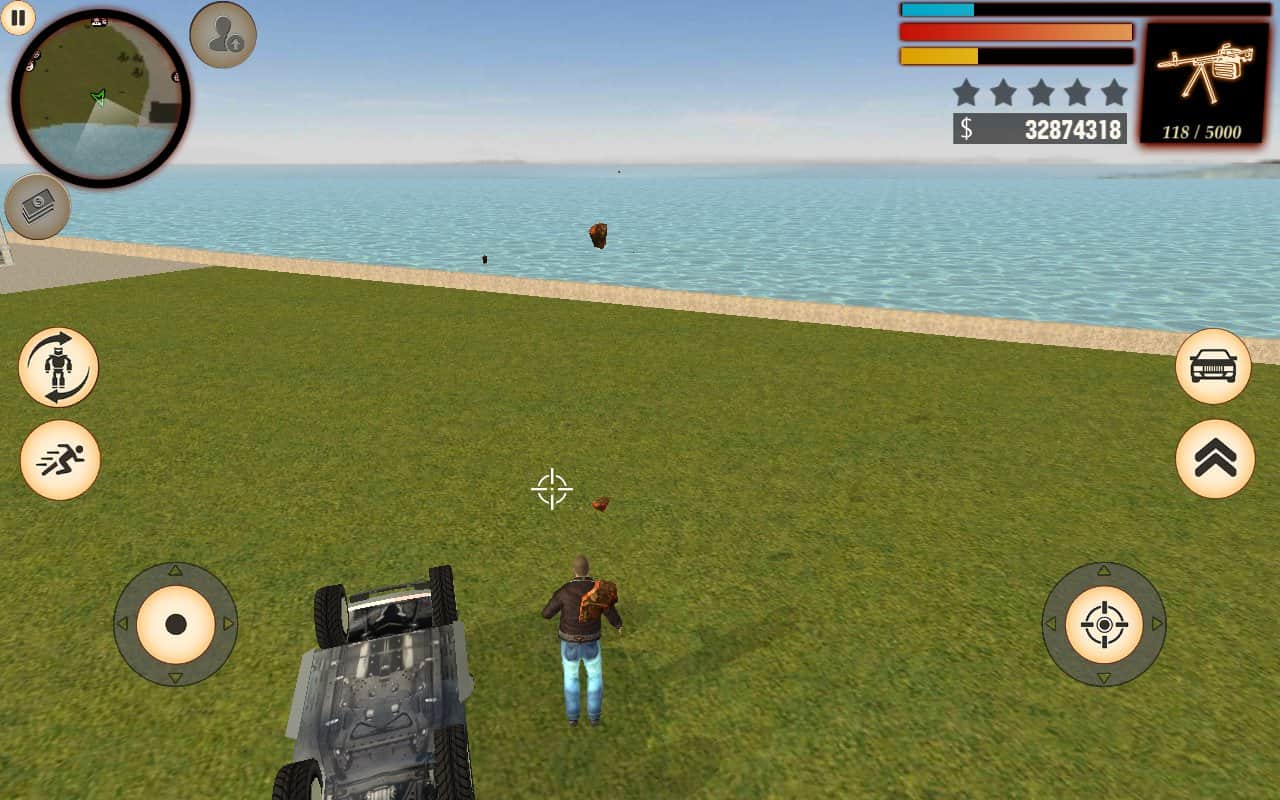Switch weapon via machine gun panel
The width and height of the screenshot is (1280, 800).
(x=1204, y=83)
